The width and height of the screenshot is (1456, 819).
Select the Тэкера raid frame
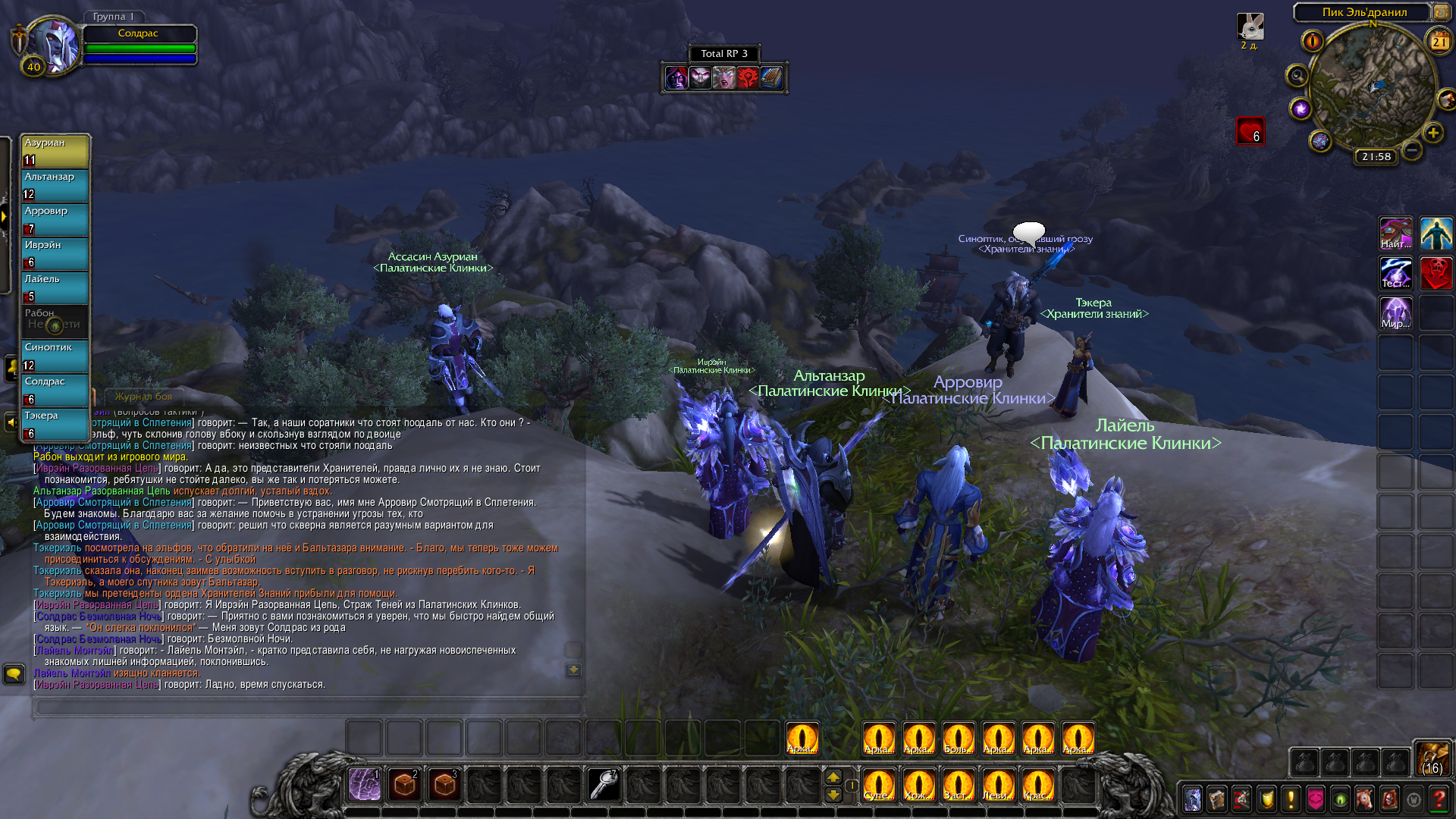coord(55,424)
